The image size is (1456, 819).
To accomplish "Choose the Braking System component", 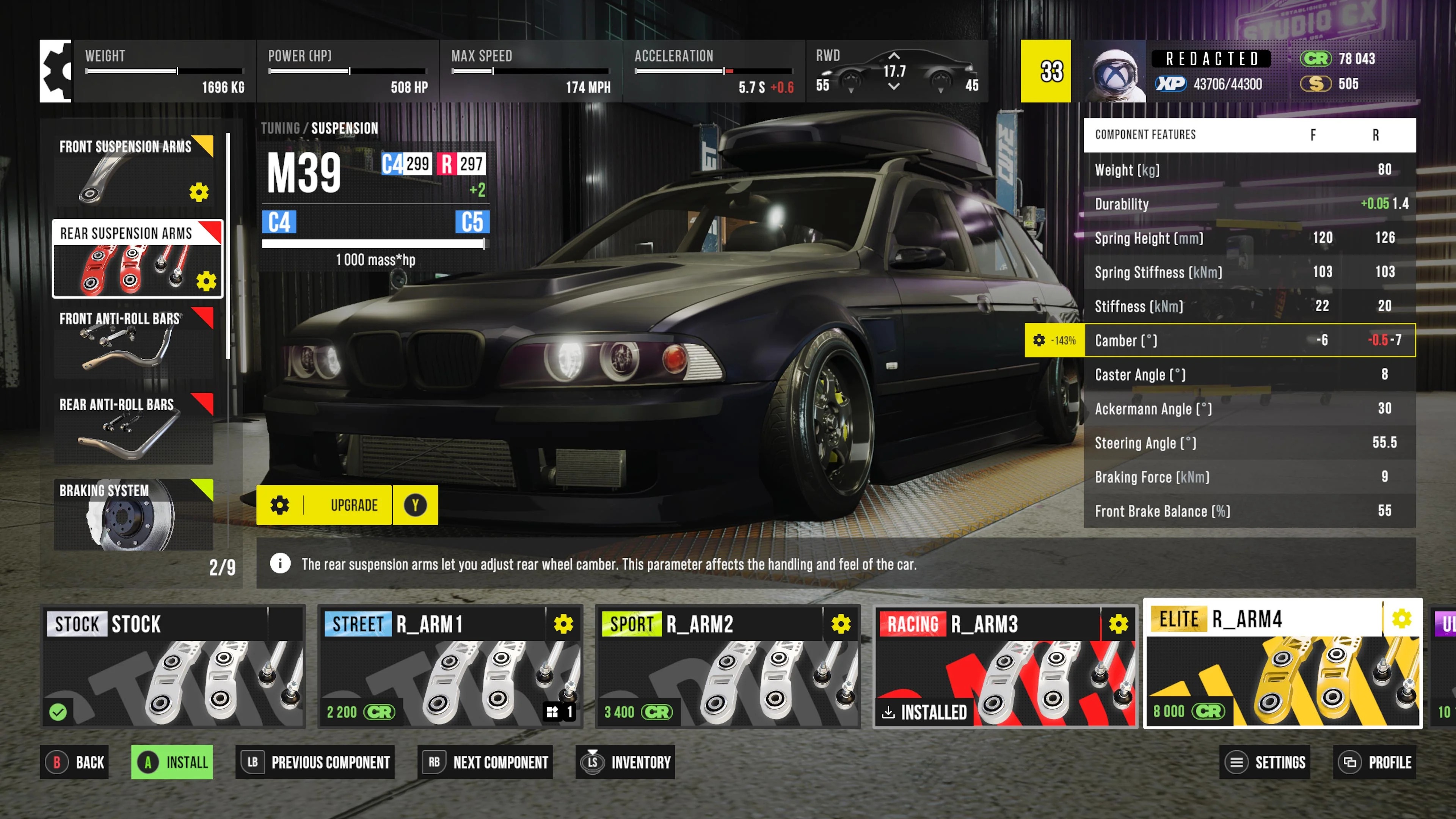I will pos(133,515).
